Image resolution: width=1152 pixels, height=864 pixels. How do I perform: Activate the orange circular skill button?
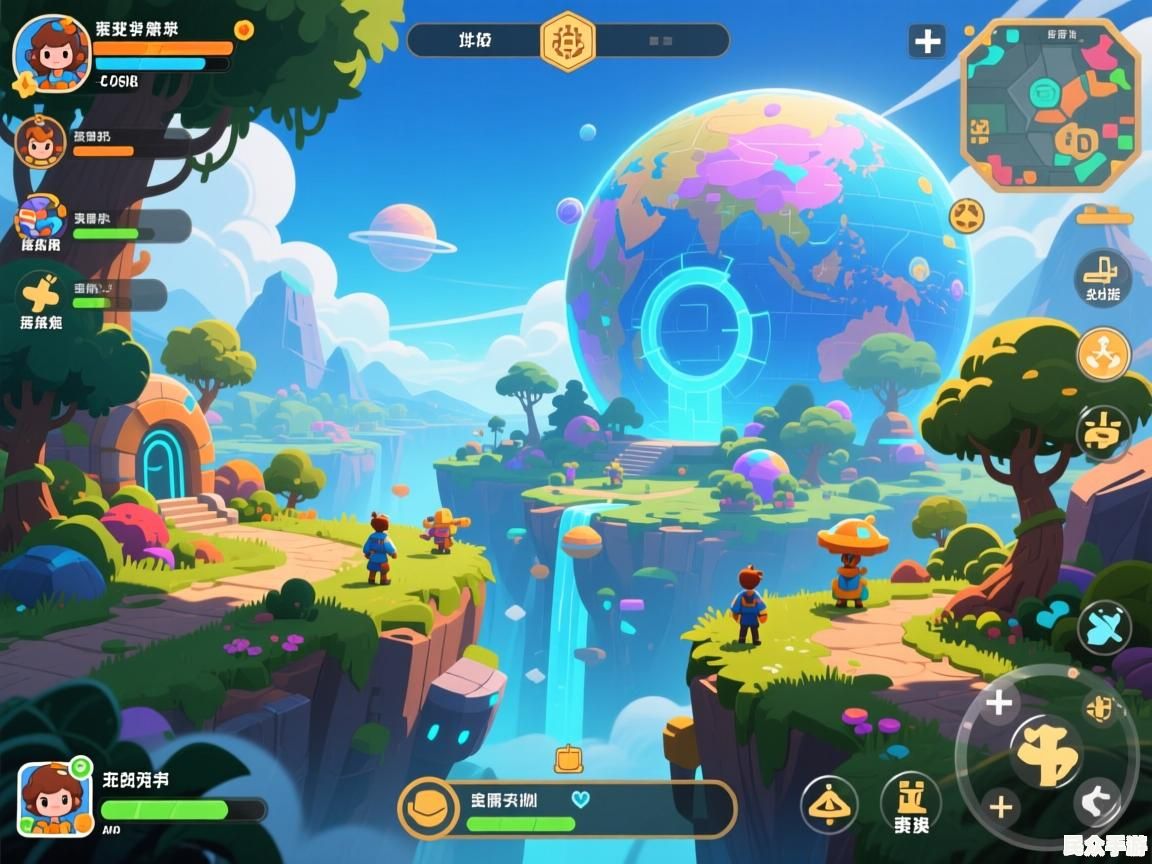(x=1103, y=353)
